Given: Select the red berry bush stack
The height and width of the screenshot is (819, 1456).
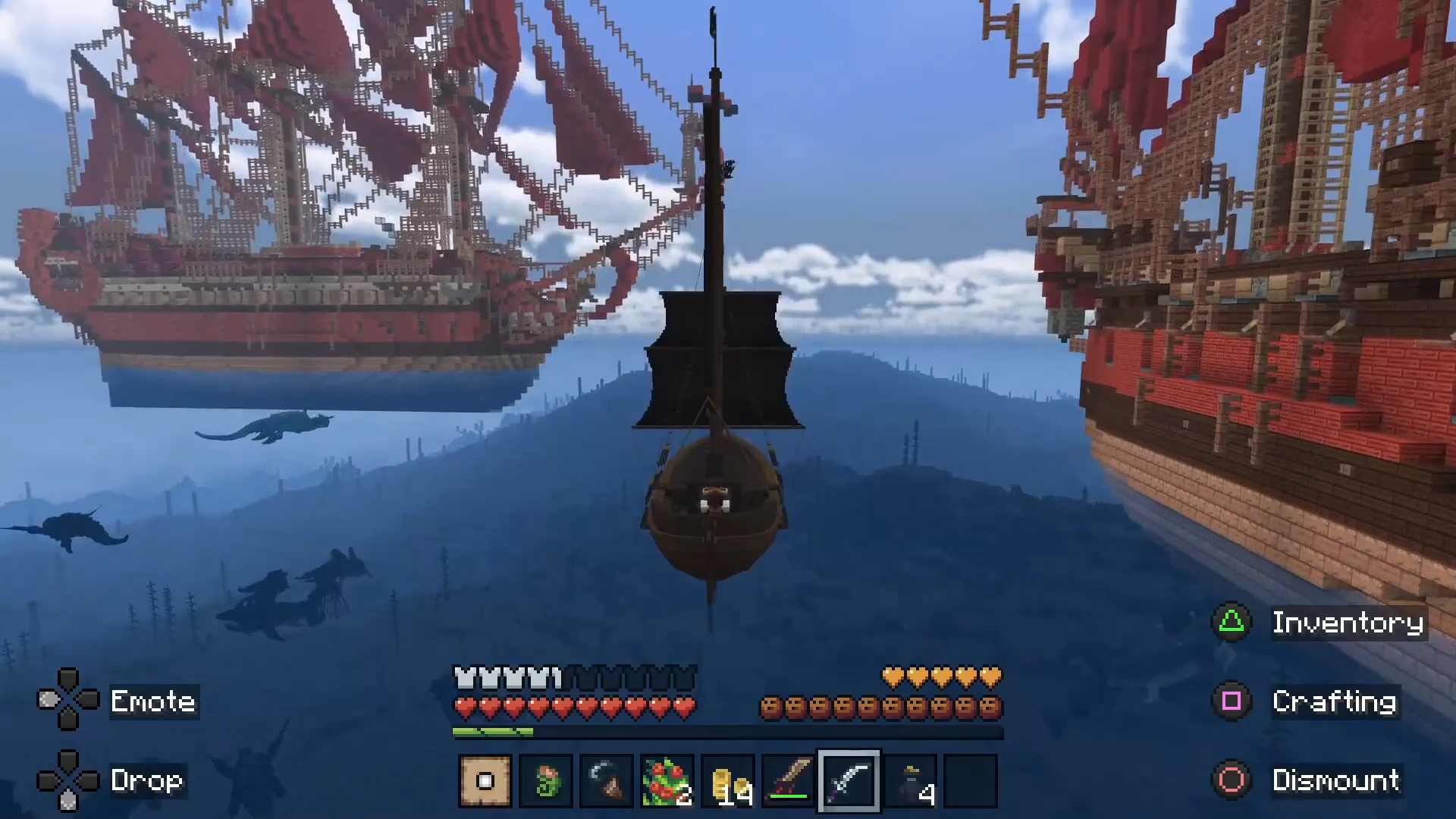Looking at the screenshot, I should point(667,780).
